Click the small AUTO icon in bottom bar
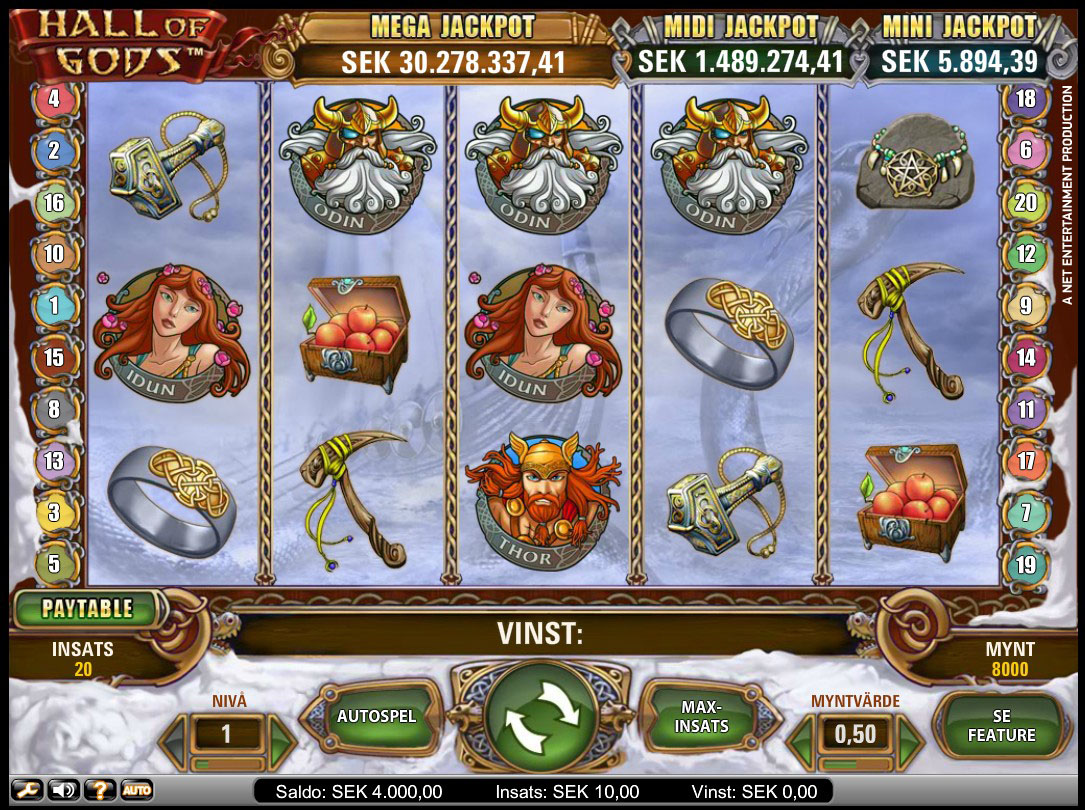The image size is (1085, 810). coord(137,790)
